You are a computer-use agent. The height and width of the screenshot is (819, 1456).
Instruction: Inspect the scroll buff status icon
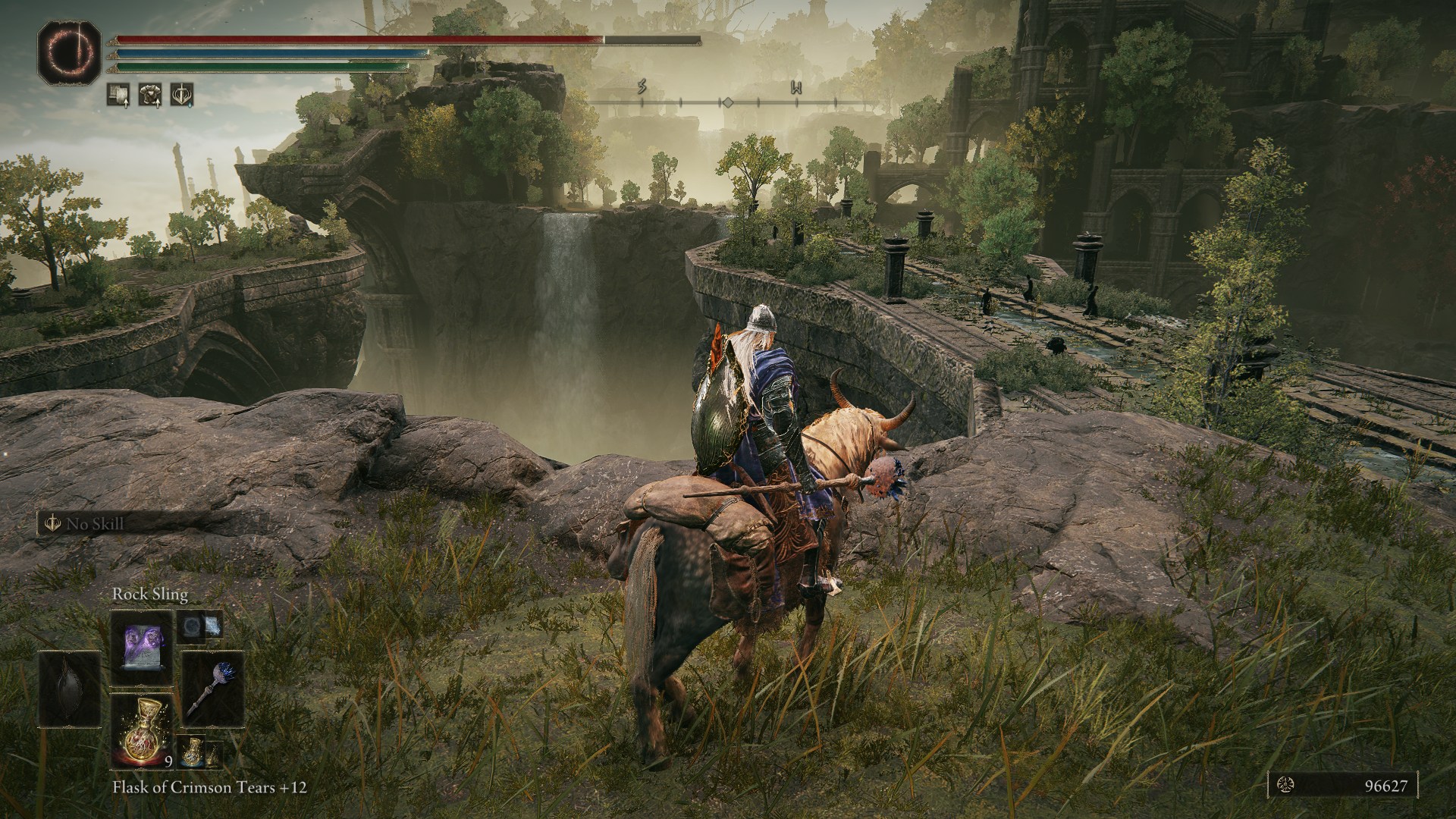118,94
